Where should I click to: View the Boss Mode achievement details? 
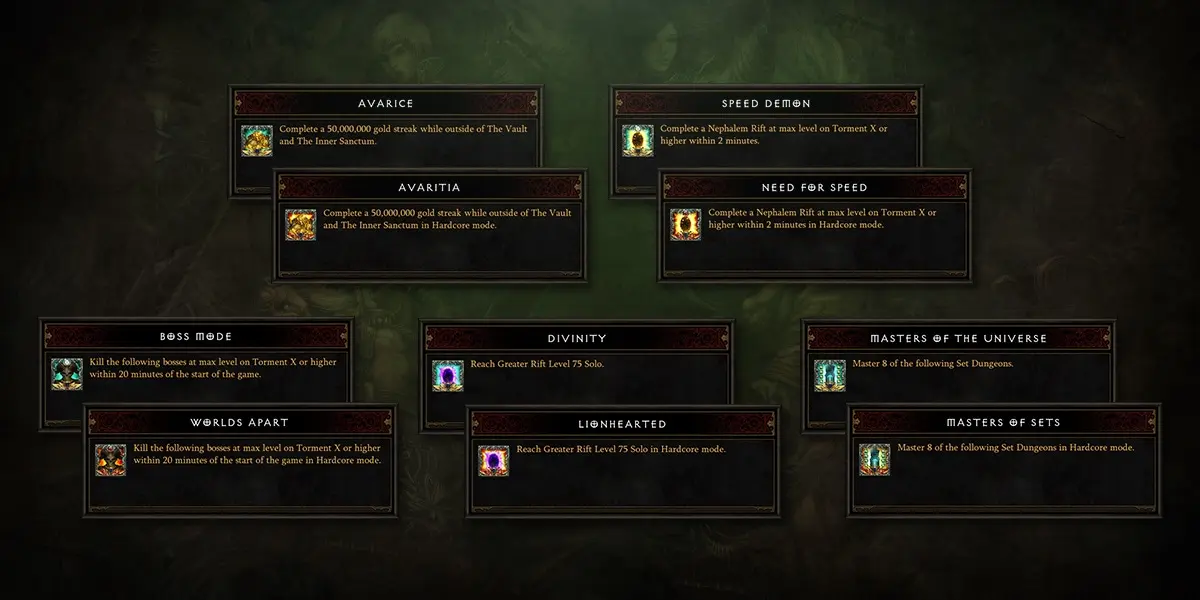[x=196, y=337]
